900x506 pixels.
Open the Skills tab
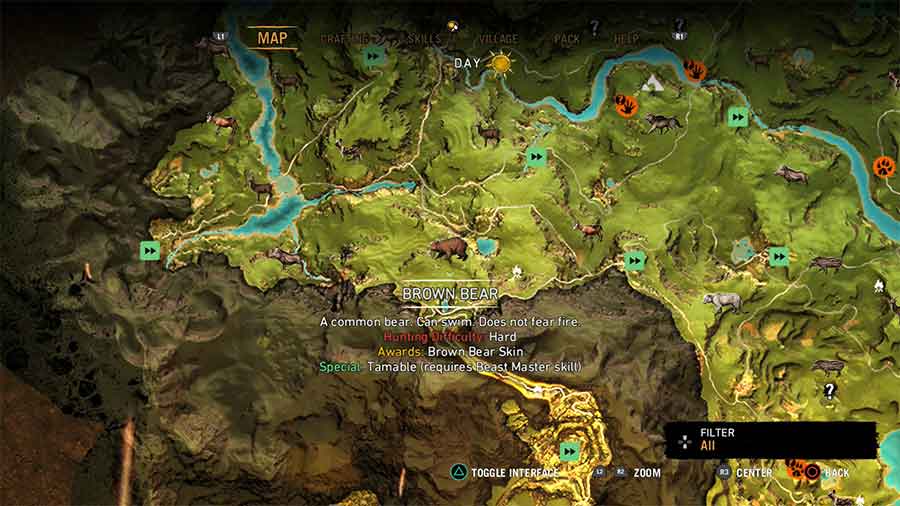pyautogui.click(x=422, y=39)
